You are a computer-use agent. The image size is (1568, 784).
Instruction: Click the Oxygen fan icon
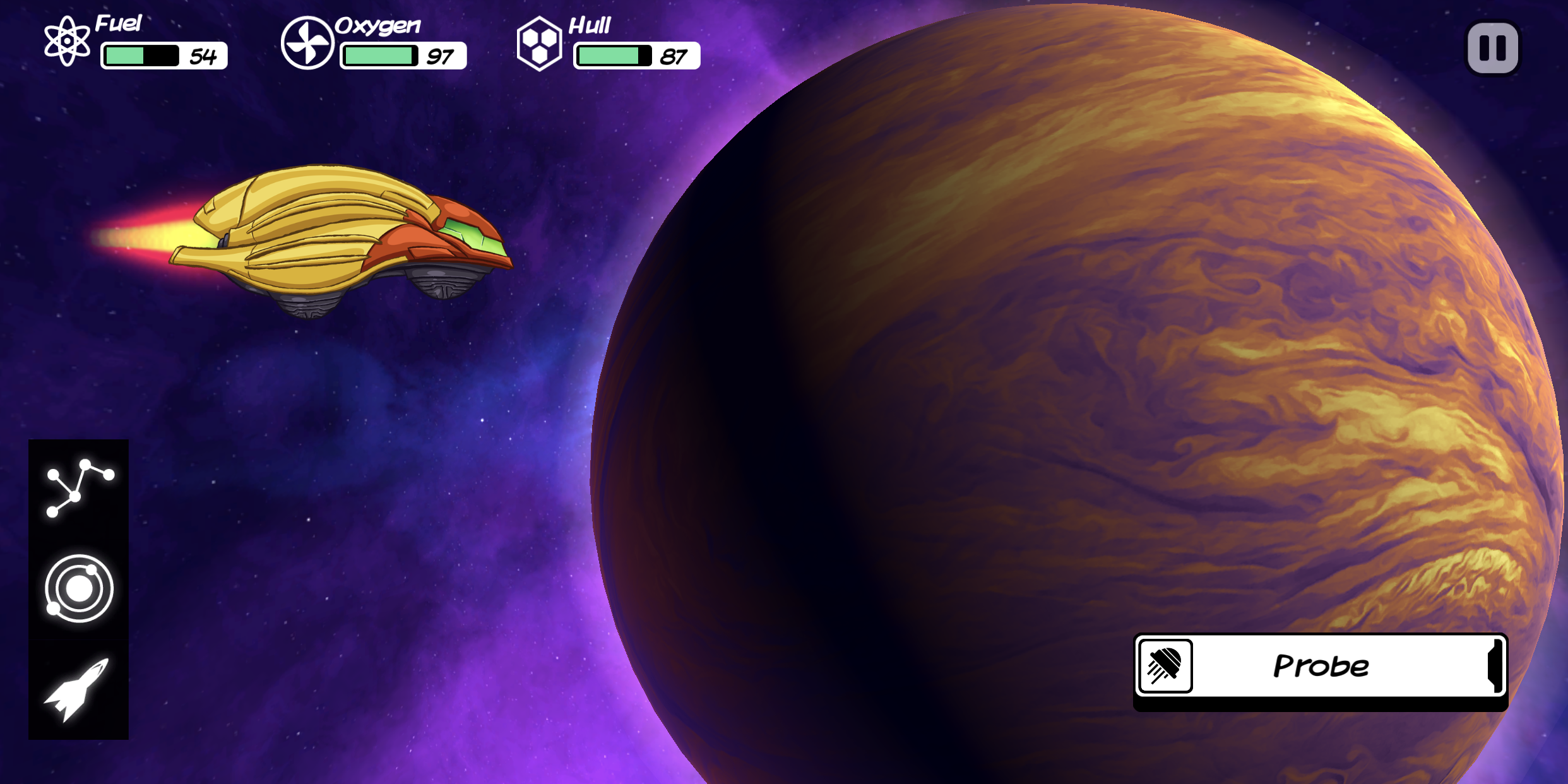(x=308, y=43)
